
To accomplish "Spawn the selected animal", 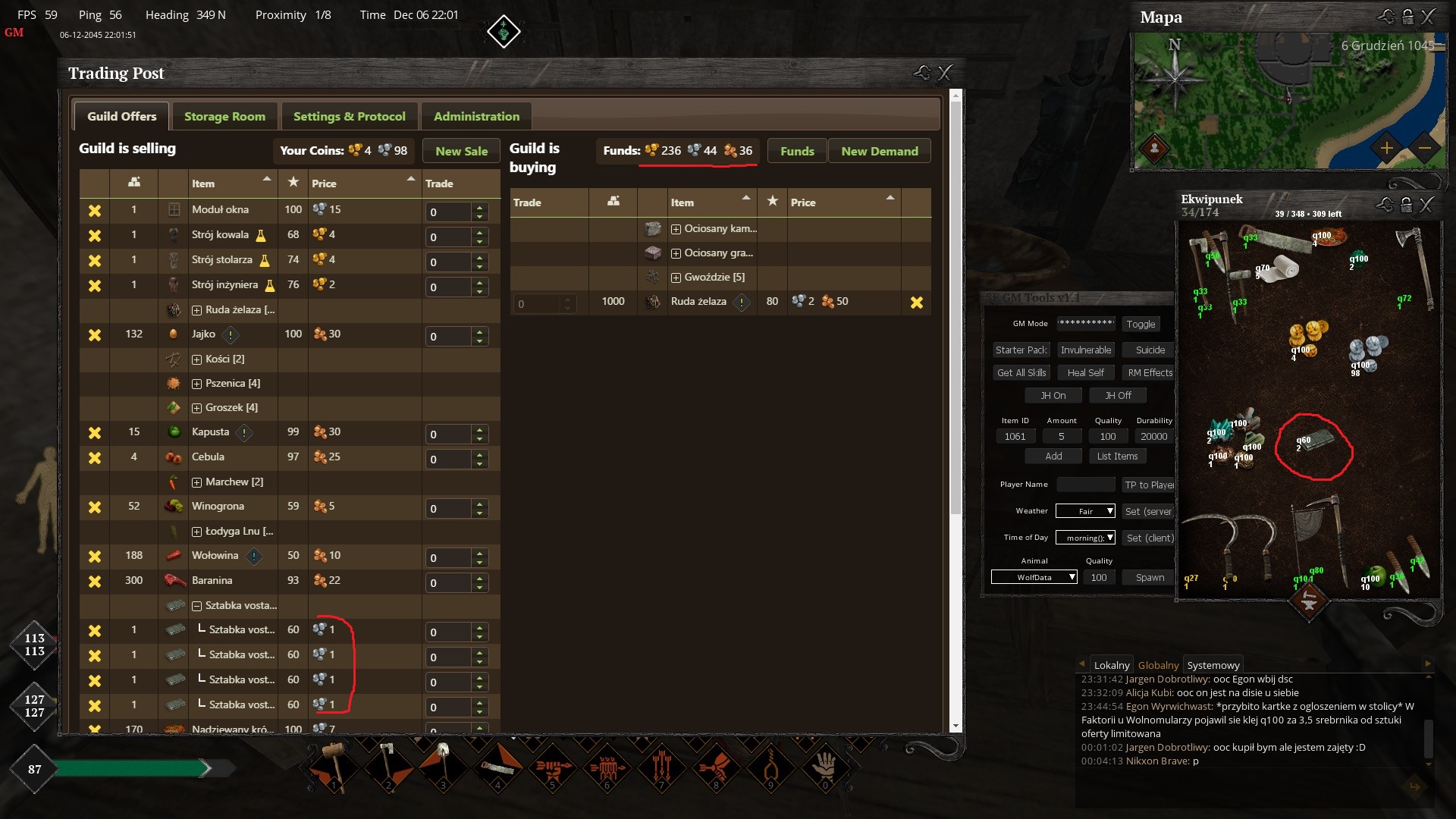I will 1150,577.
